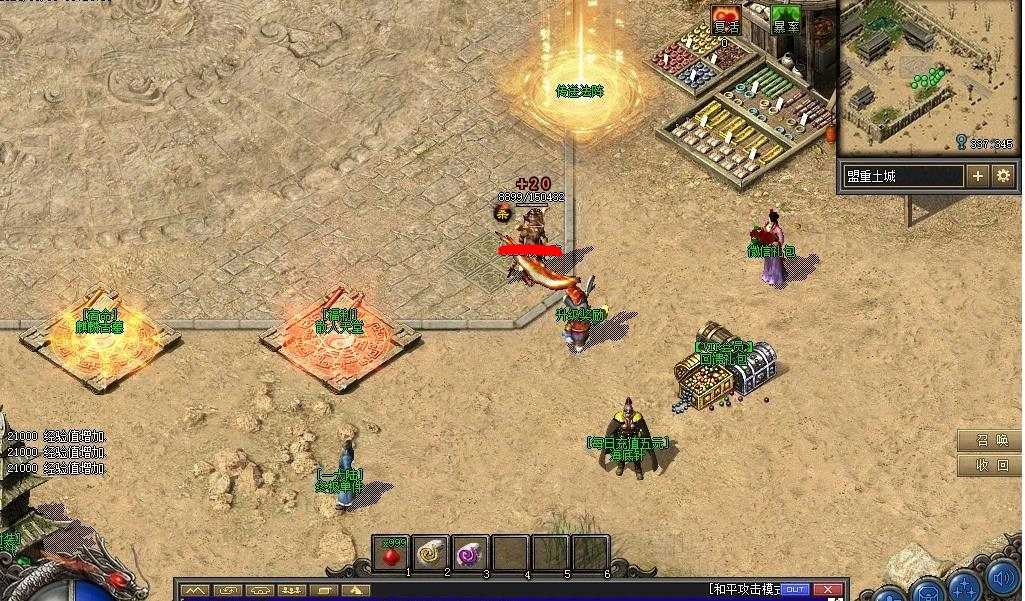Use the red potion in hotbar slot 1

[x=391, y=552]
